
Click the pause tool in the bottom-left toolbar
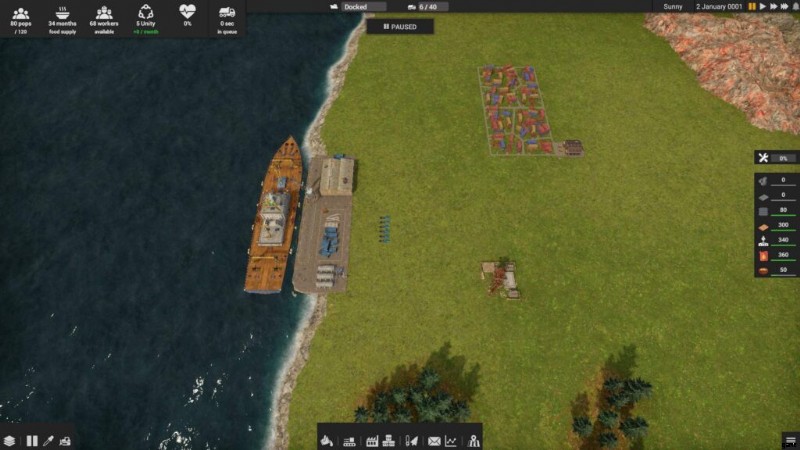point(31,440)
